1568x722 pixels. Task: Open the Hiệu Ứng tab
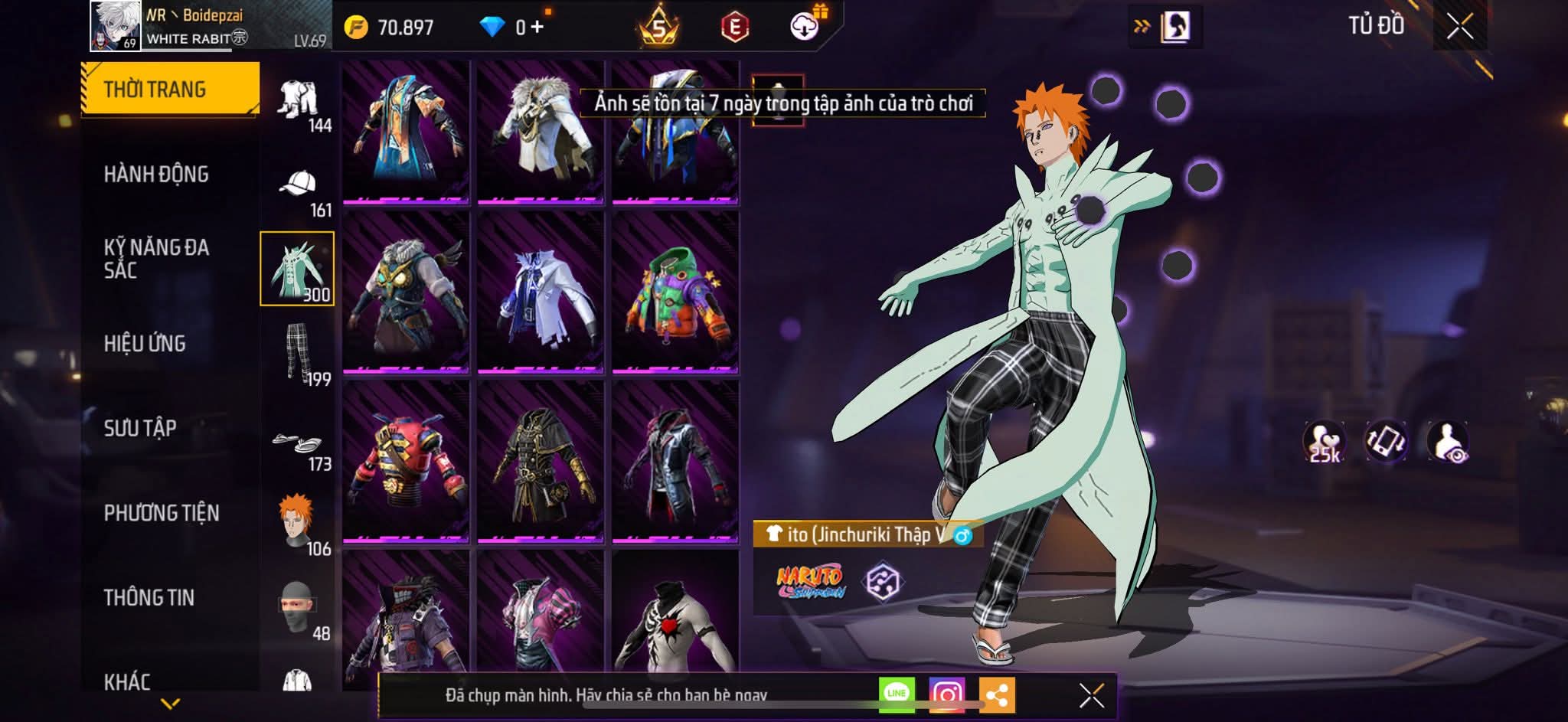[145, 344]
